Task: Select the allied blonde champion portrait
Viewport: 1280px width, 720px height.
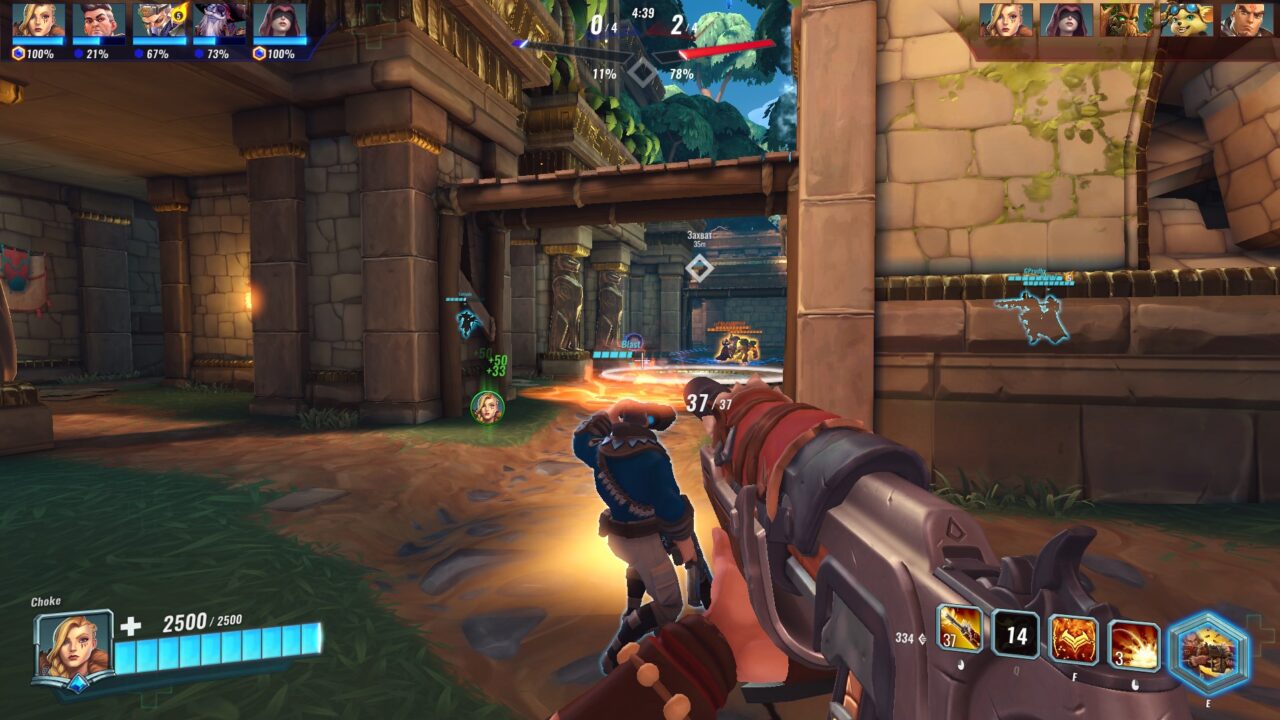Action: pos(39,21)
